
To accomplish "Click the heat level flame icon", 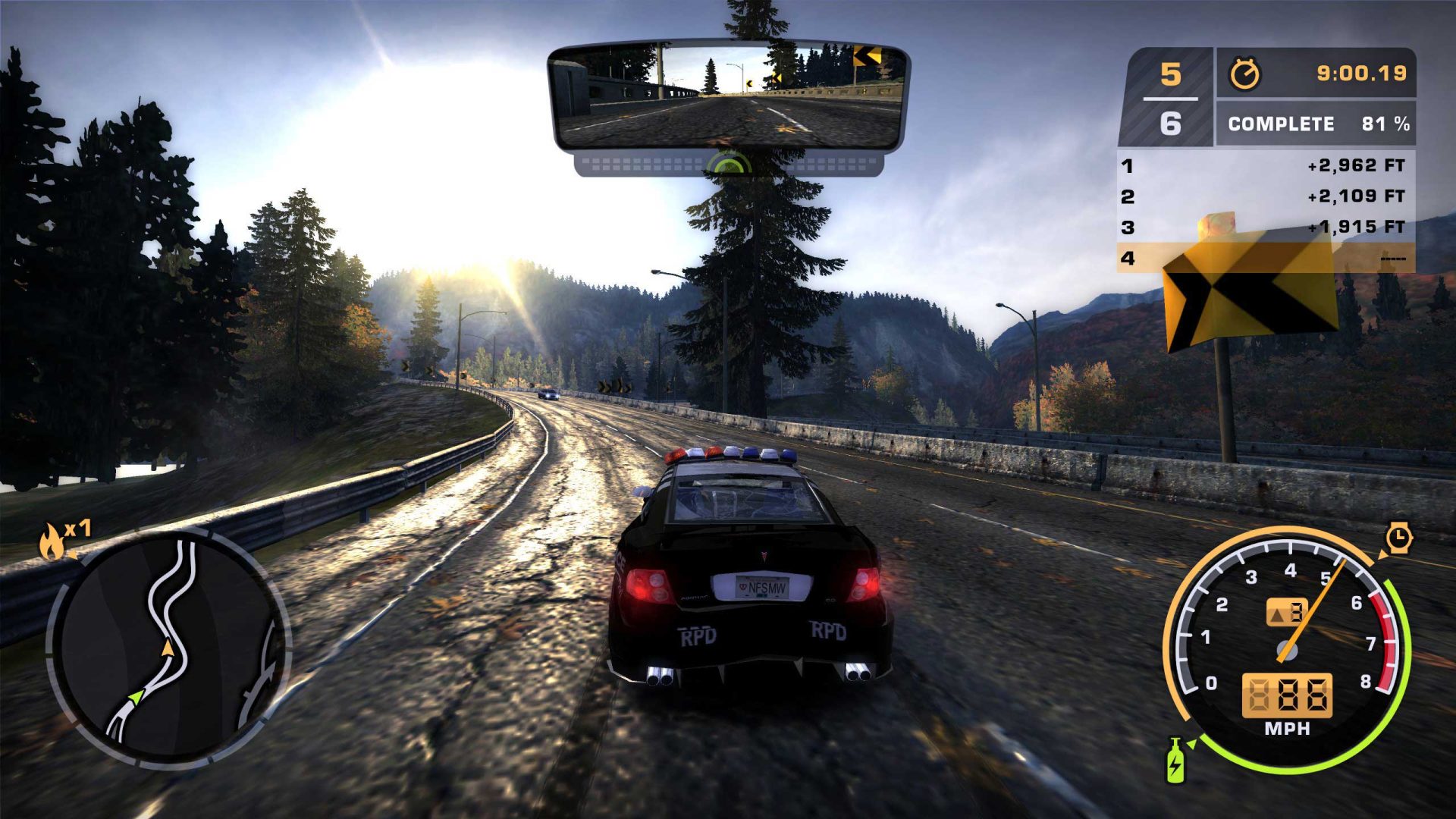I will pyautogui.click(x=51, y=541).
